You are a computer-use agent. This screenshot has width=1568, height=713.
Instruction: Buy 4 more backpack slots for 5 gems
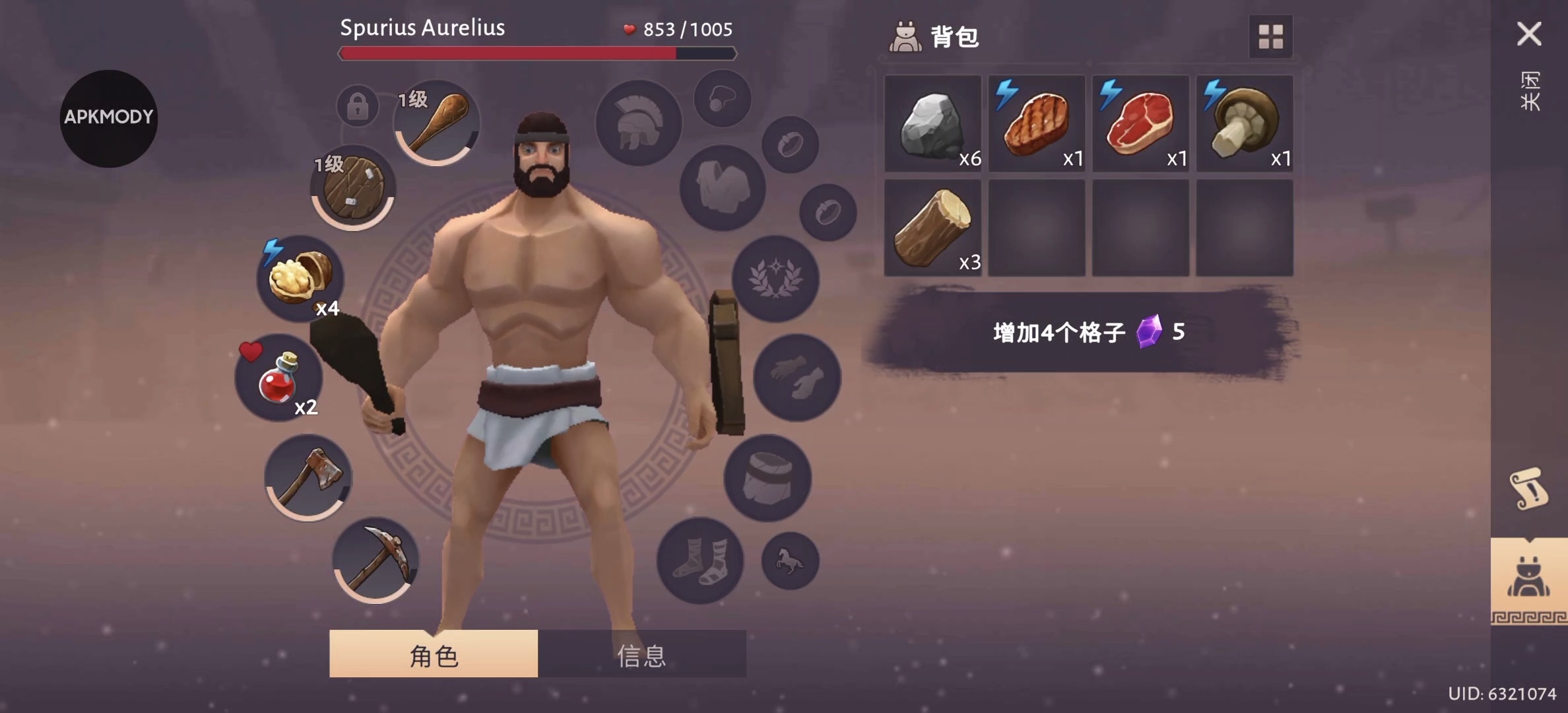pos(1088,332)
